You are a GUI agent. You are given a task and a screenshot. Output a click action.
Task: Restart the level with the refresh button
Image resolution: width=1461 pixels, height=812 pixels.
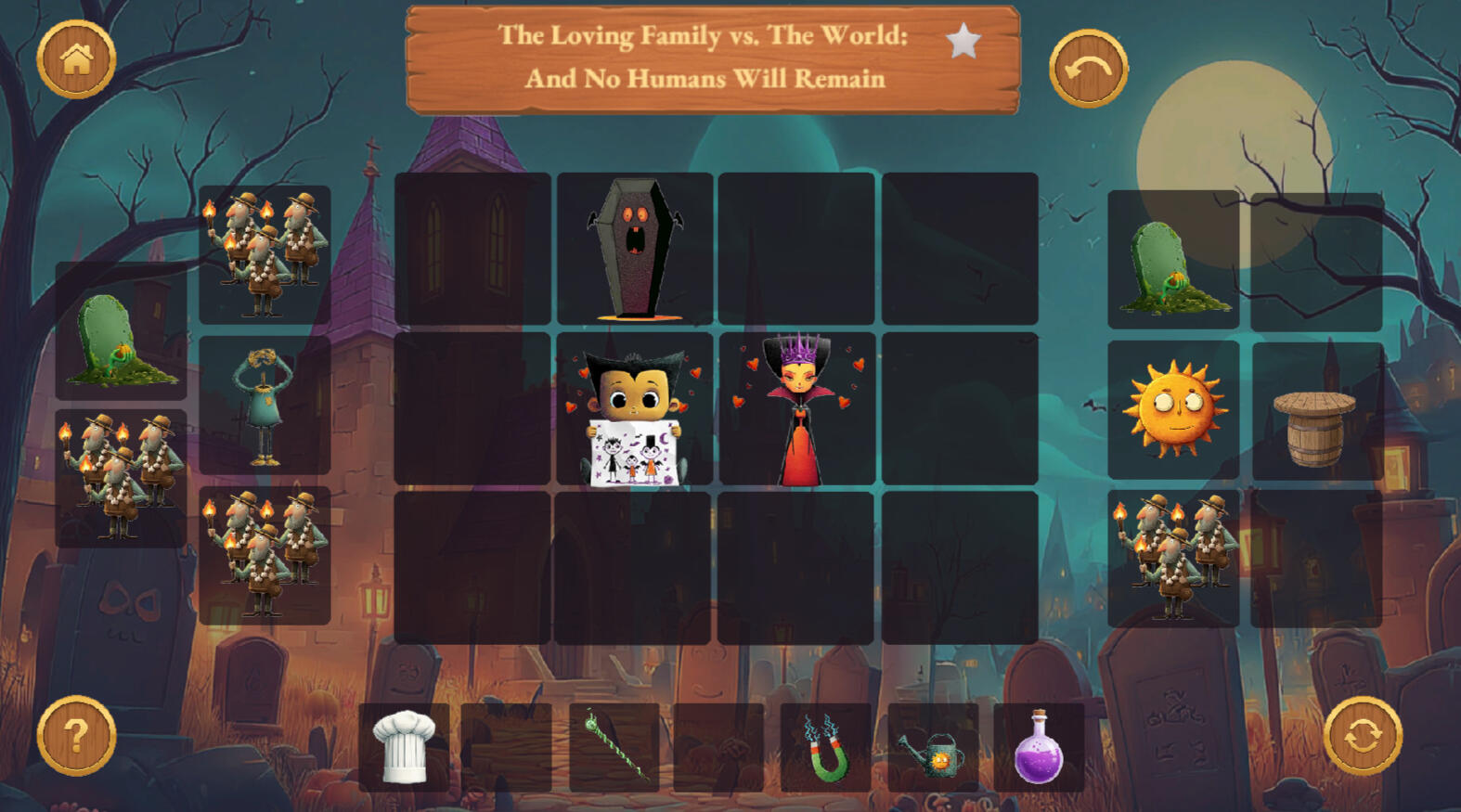(1362, 735)
